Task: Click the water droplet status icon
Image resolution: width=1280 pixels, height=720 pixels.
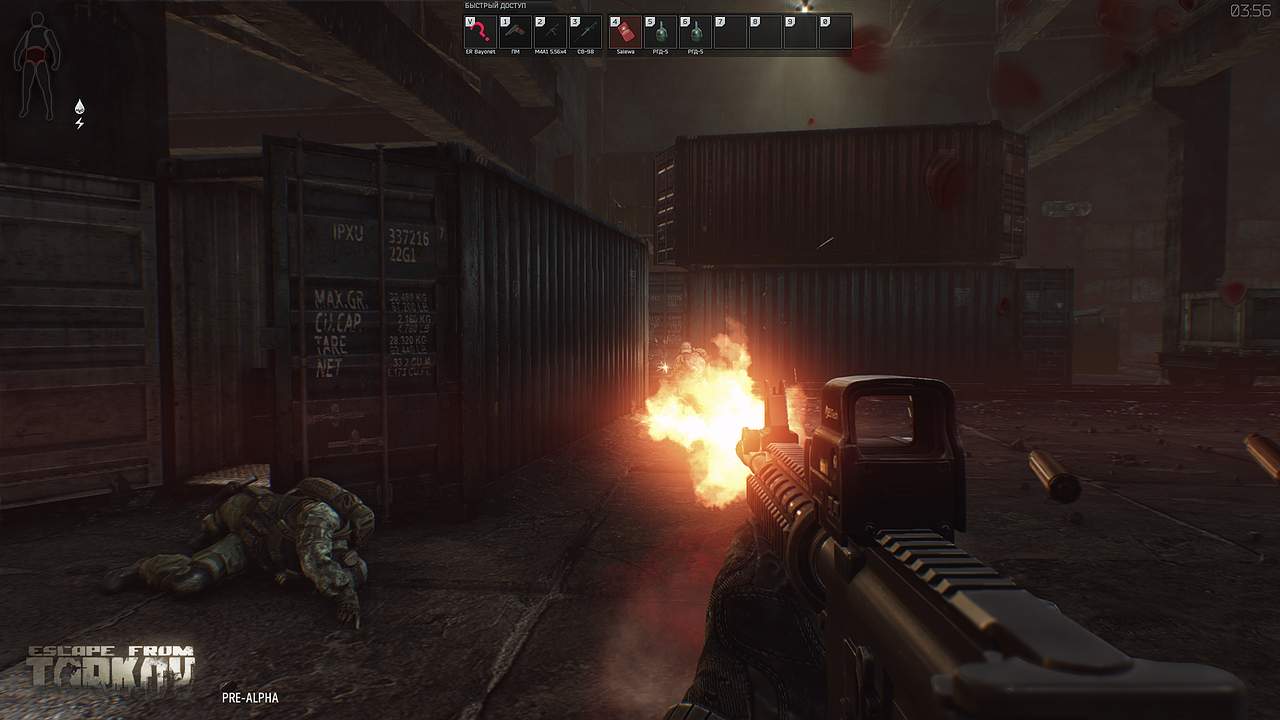Action: pos(80,106)
